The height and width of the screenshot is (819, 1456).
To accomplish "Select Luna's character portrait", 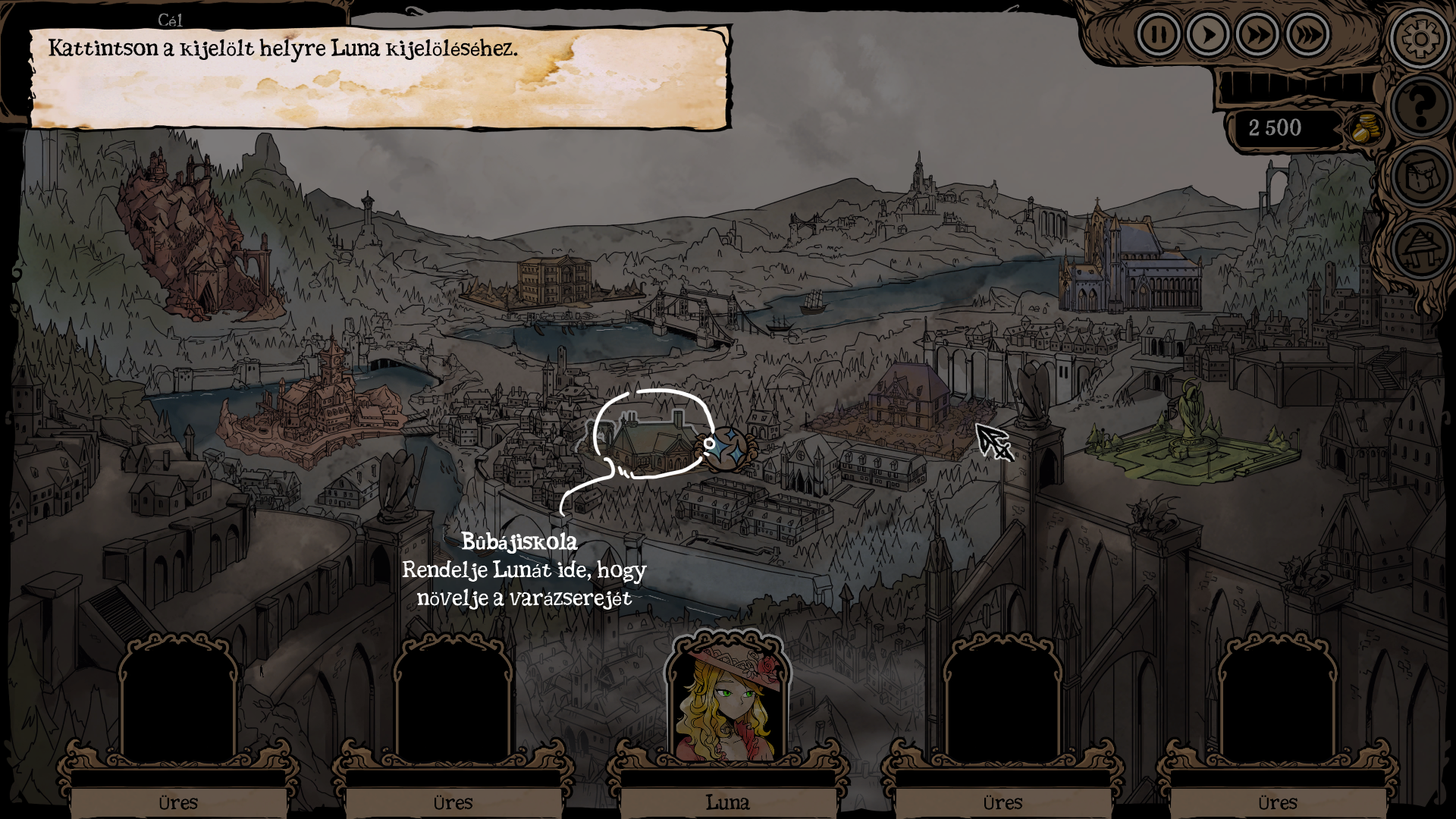I will pyautogui.click(x=727, y=701).
